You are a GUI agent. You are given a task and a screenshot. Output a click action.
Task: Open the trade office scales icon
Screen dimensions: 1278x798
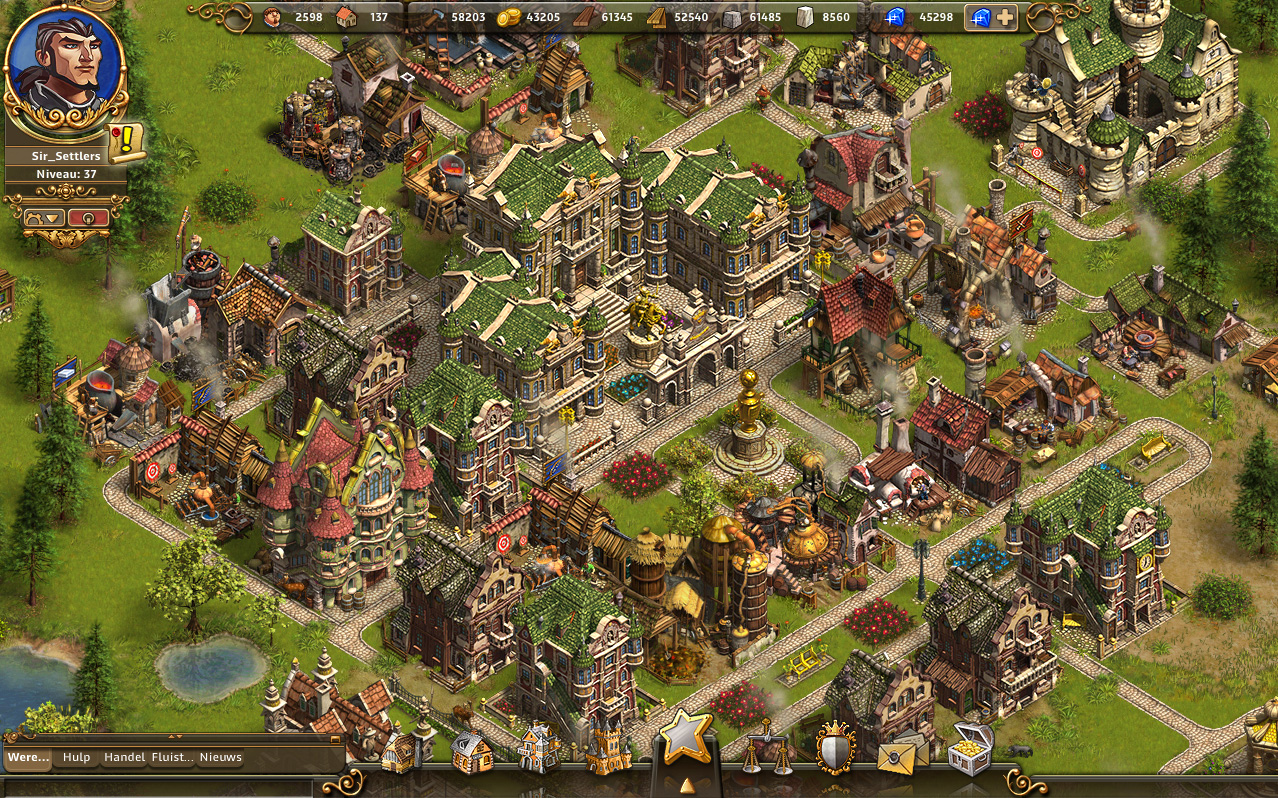tap(766, 750)
